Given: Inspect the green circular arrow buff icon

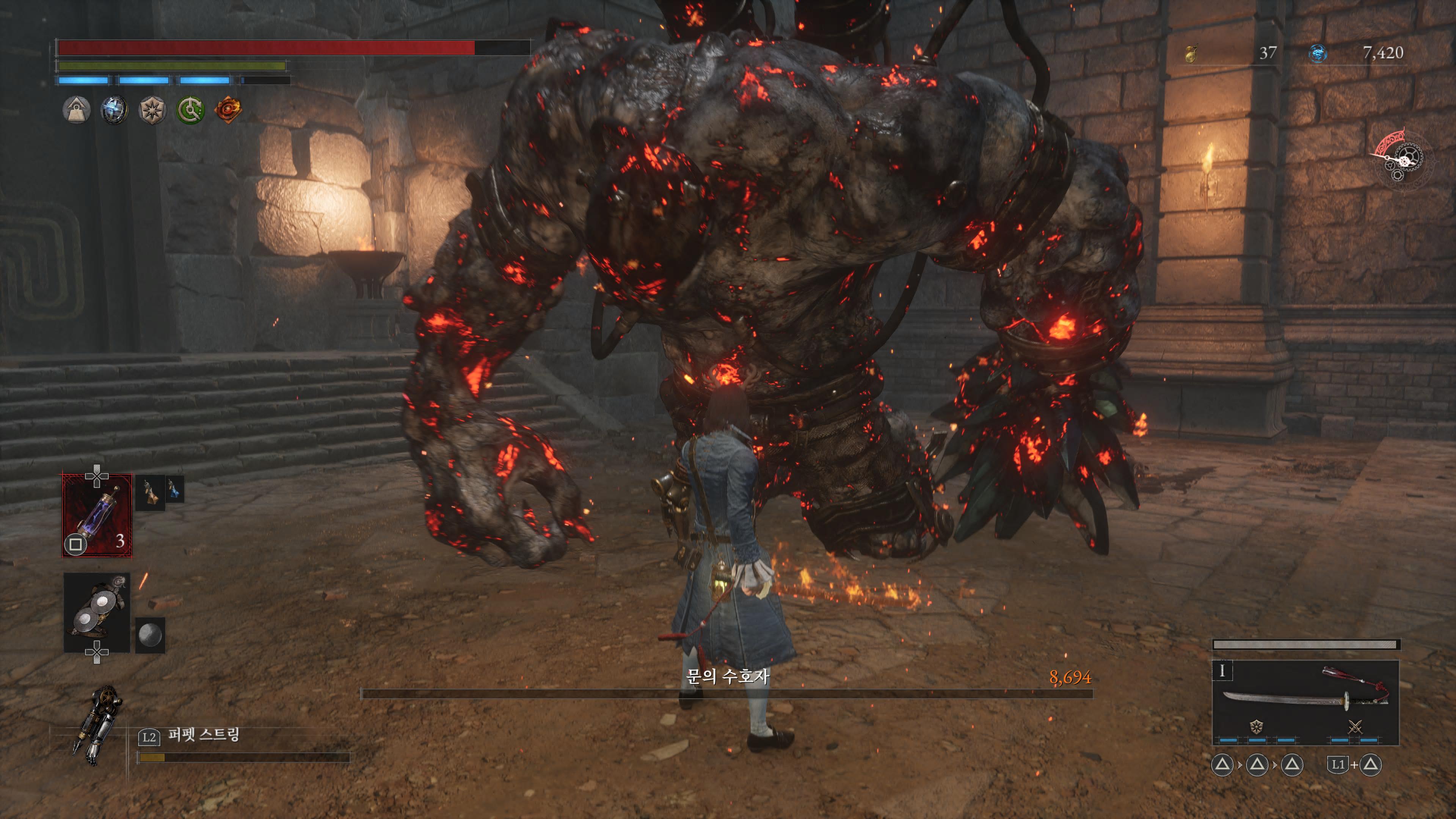Looking at the screenshot, I should pos(190,110).
